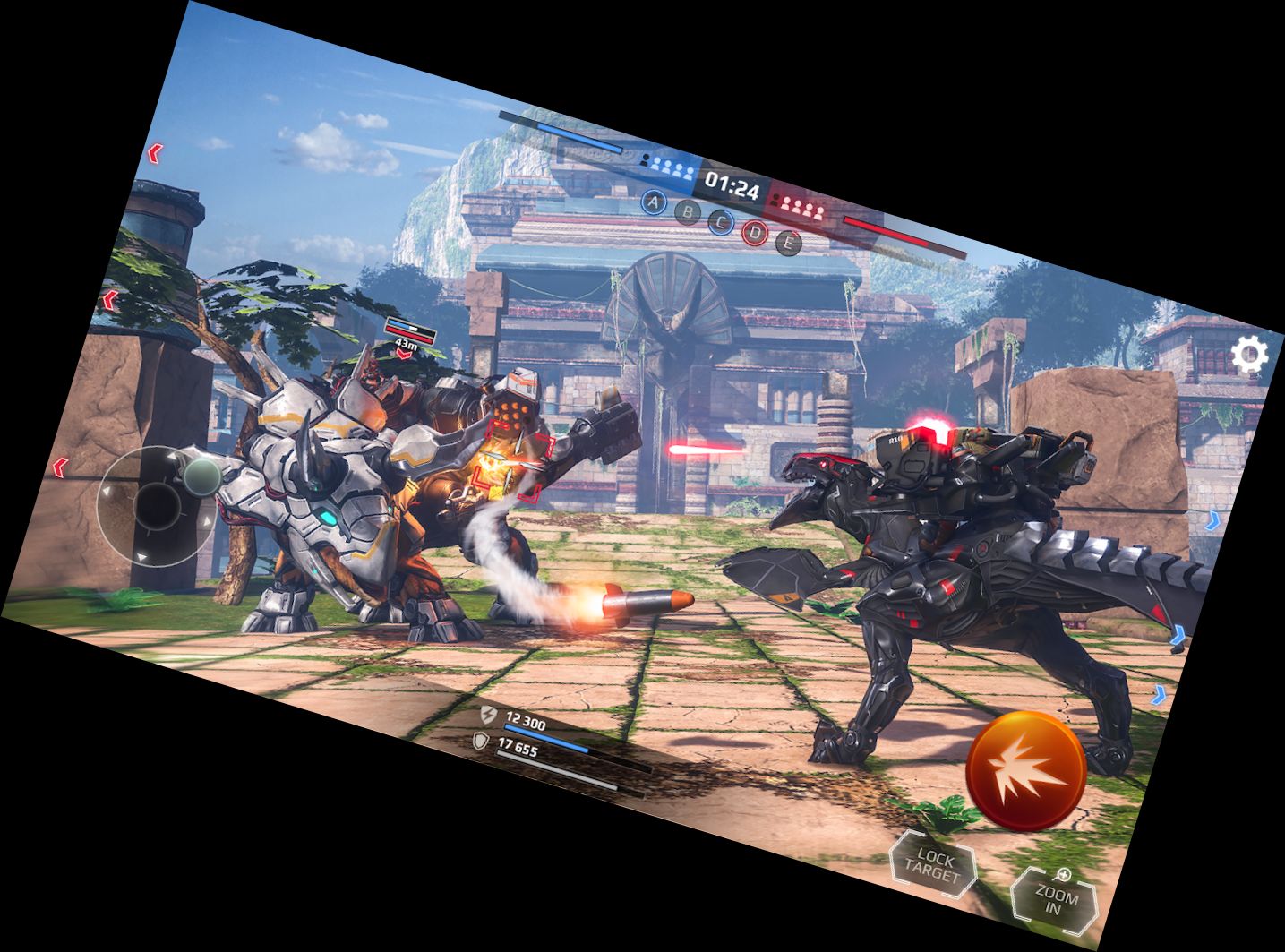The image size is (1285, 952).
Task: Select capture point C indicator
Action: pos(722,221)
